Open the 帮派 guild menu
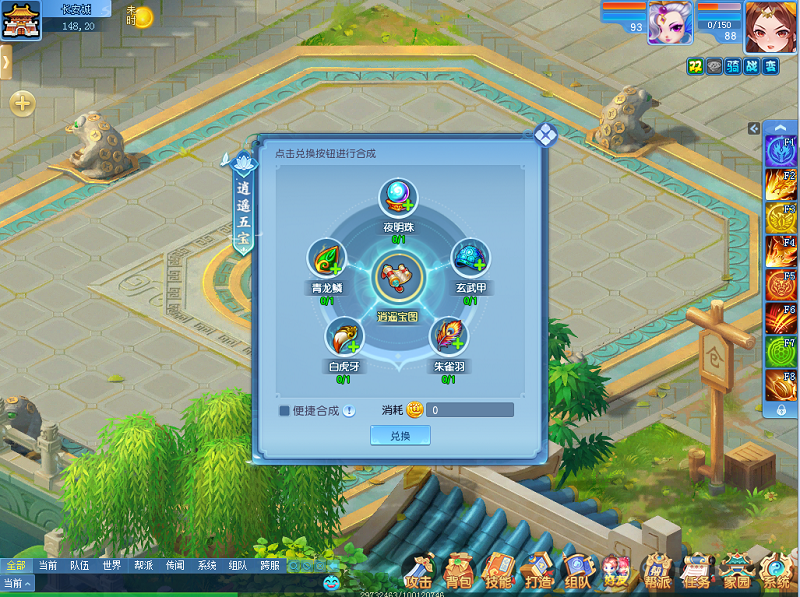800x597 pixels. [657, 571]
